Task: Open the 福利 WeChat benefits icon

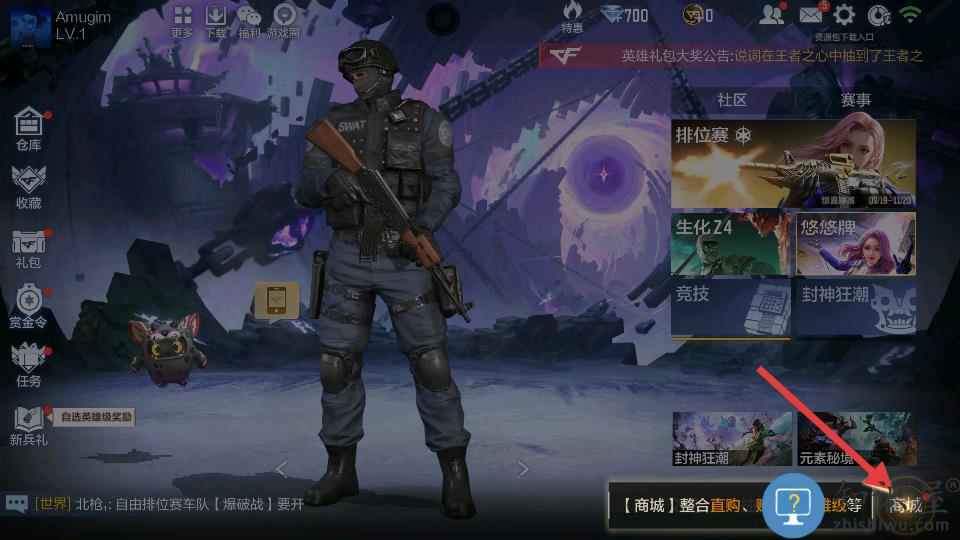Action: coord(249,20)
